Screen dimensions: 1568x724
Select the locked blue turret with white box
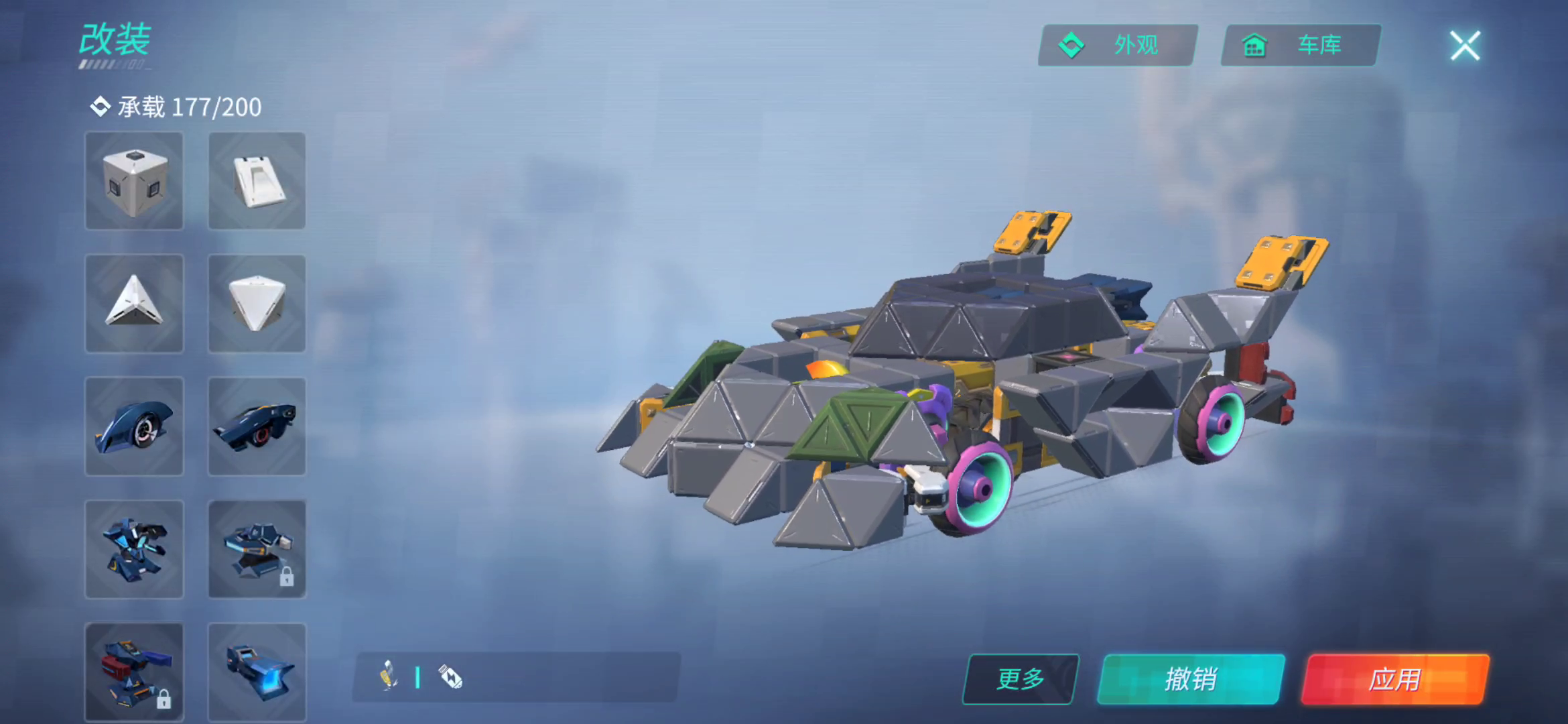coord(257,549)
